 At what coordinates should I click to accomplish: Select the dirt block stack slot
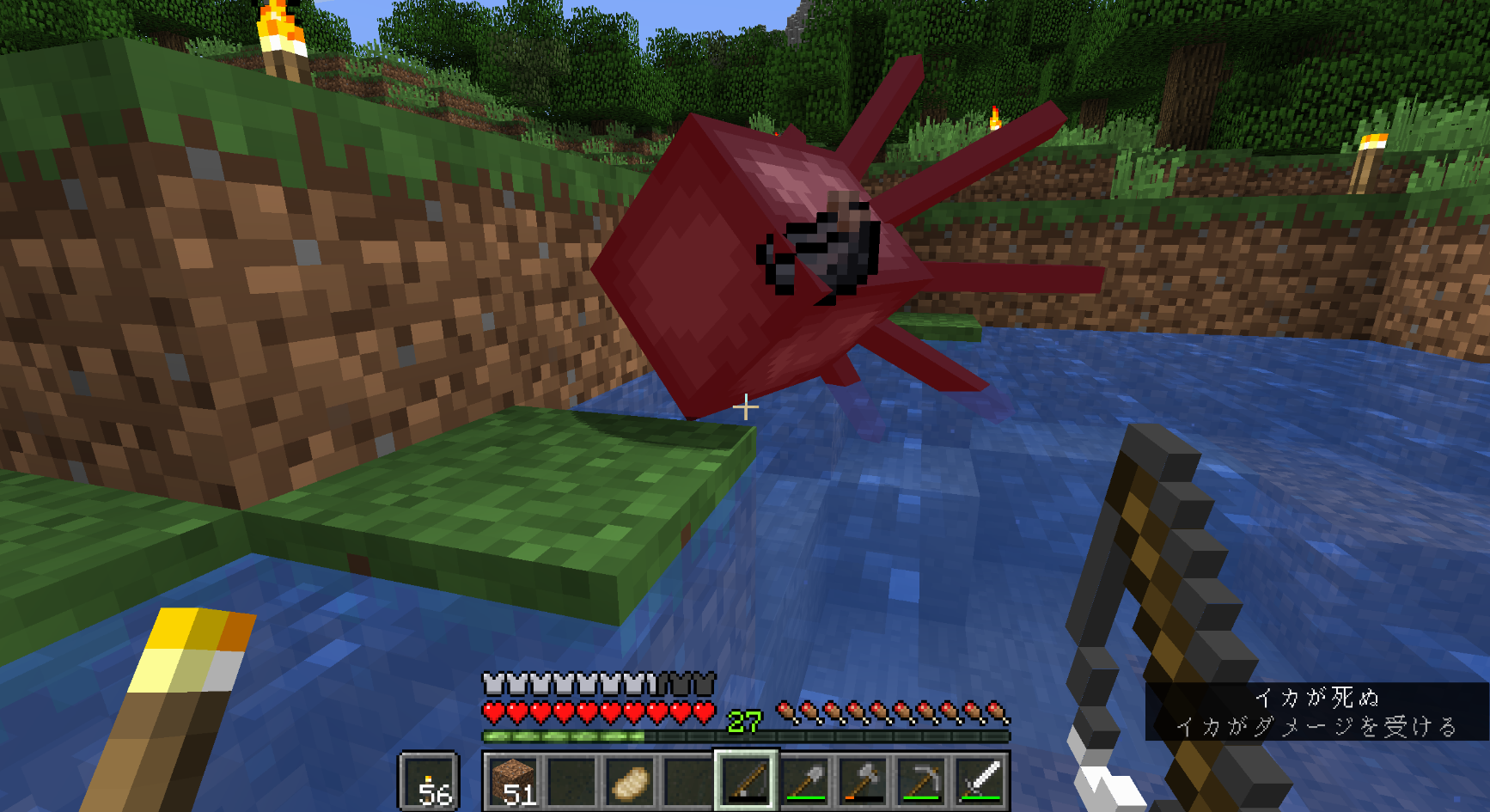coord(513,781)
